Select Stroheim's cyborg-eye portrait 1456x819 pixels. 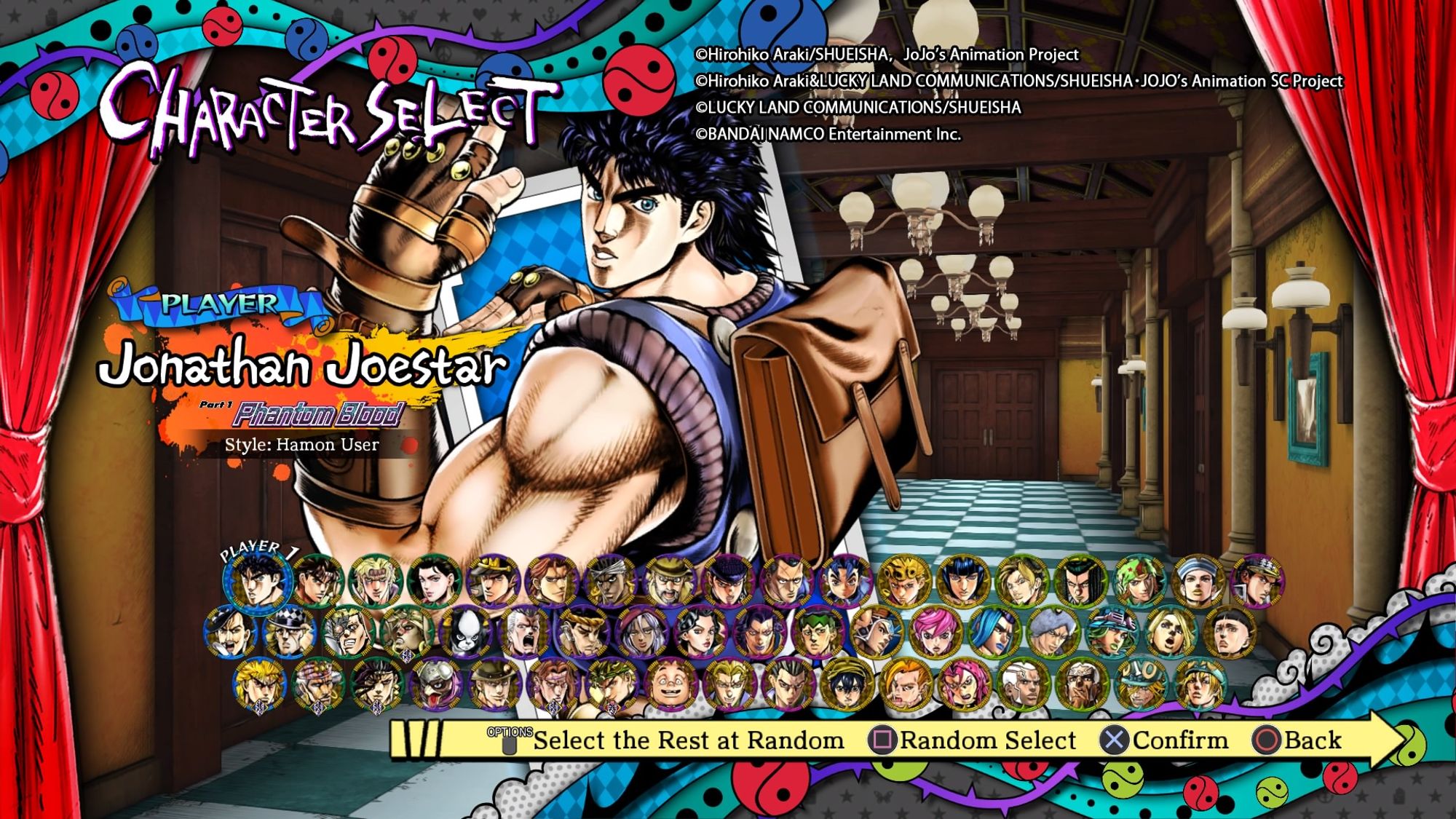coord(349,633)
